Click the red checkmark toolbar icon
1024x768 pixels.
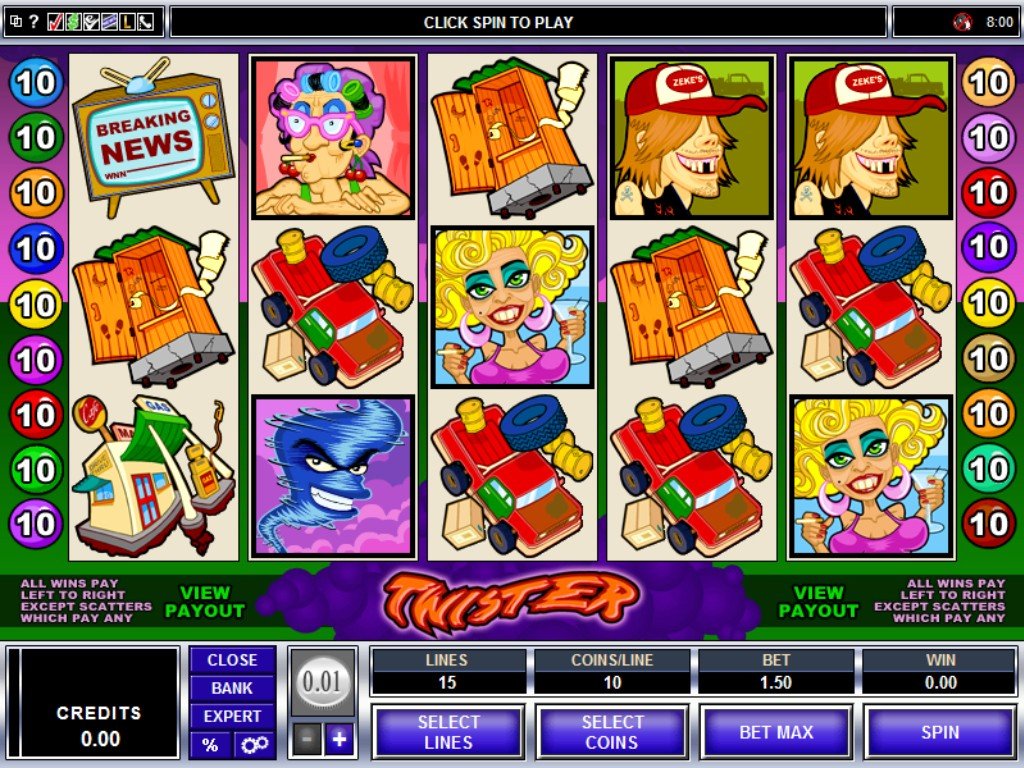[x=55, y=21]
